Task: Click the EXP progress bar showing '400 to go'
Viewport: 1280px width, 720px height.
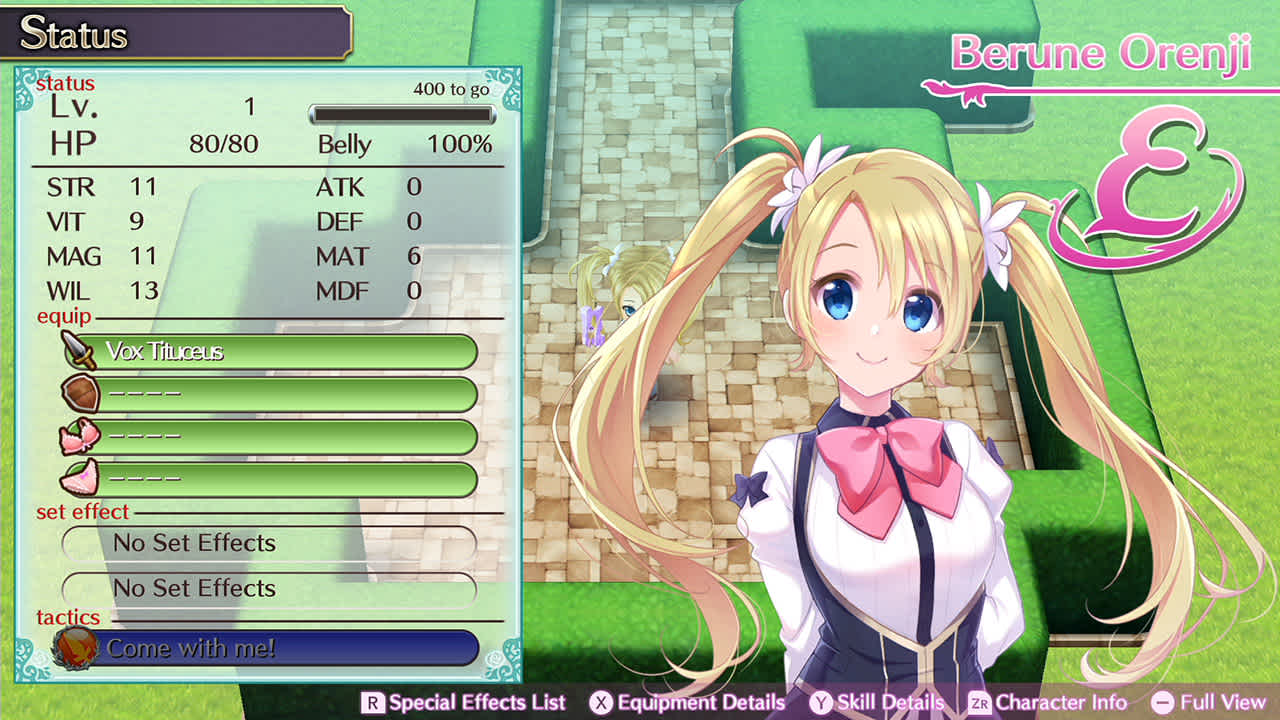Action: [x=400, y=112]
